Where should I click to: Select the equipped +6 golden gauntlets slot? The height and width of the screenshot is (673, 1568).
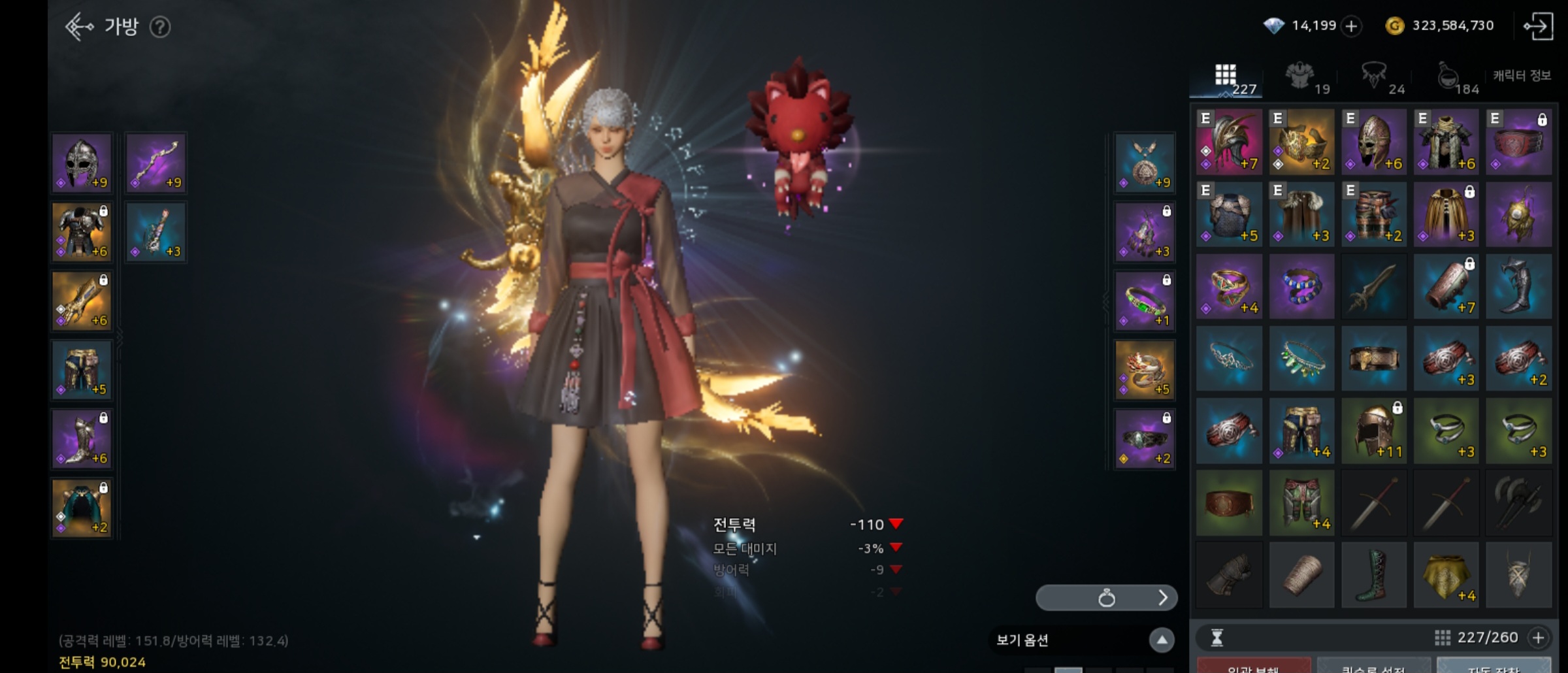[82, 301]
